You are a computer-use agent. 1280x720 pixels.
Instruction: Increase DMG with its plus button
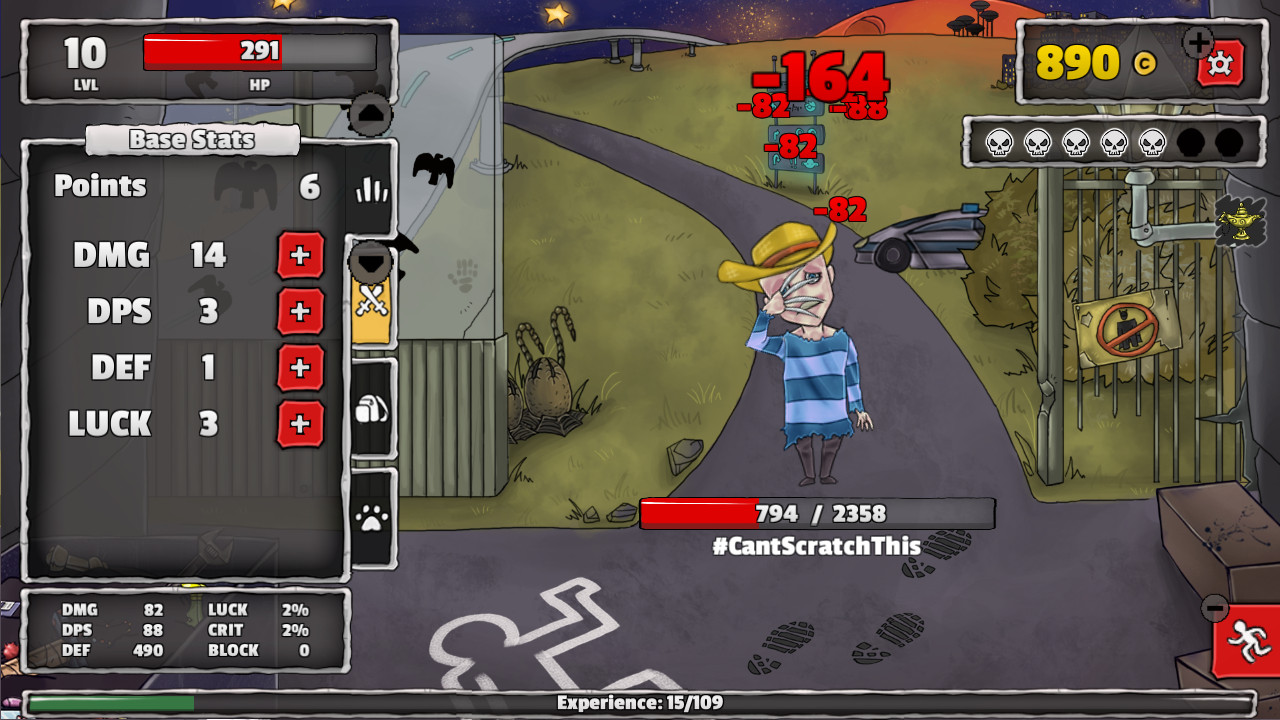(299, 256)
